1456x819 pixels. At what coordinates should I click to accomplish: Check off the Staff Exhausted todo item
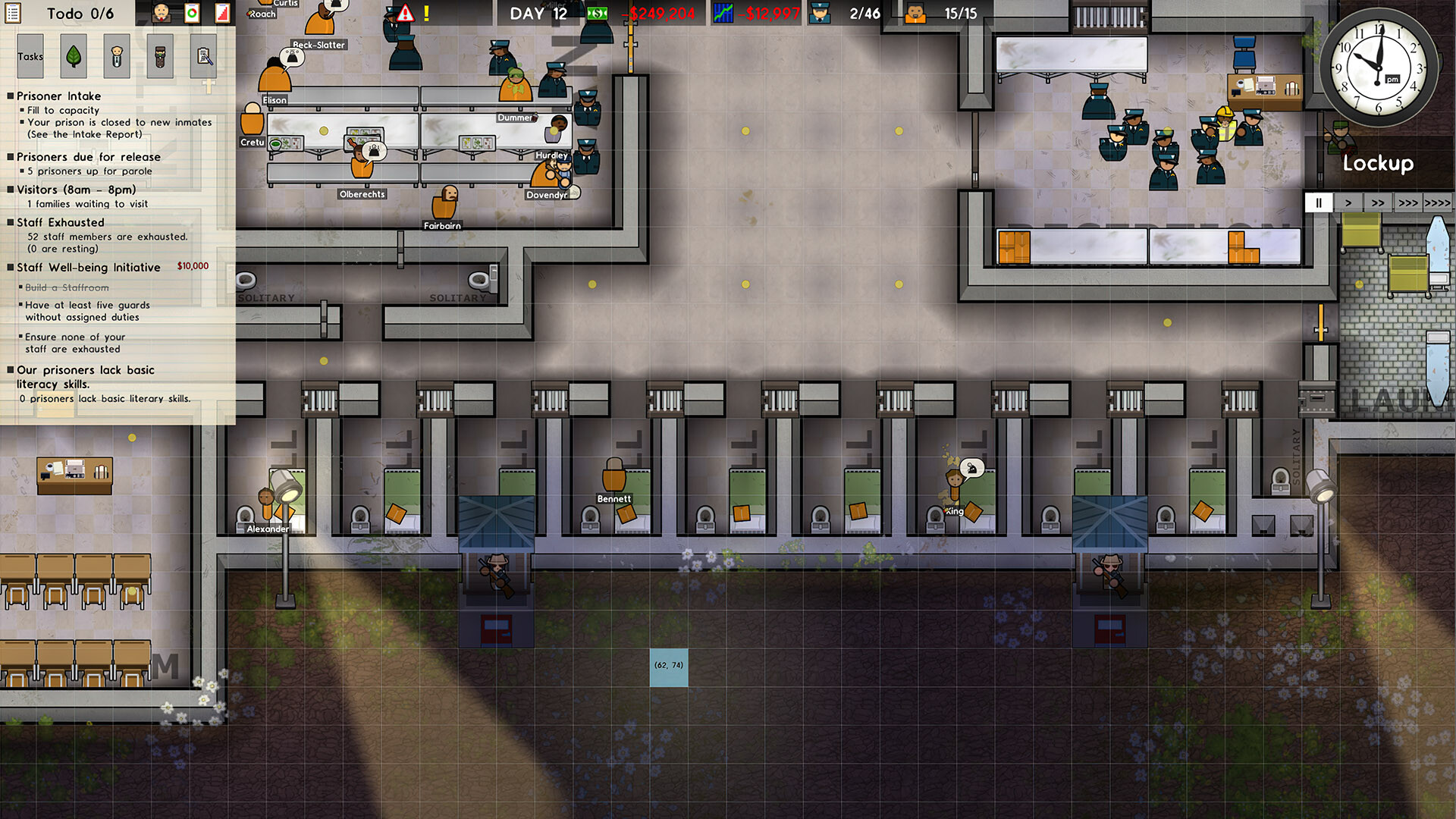coord(11,222)
